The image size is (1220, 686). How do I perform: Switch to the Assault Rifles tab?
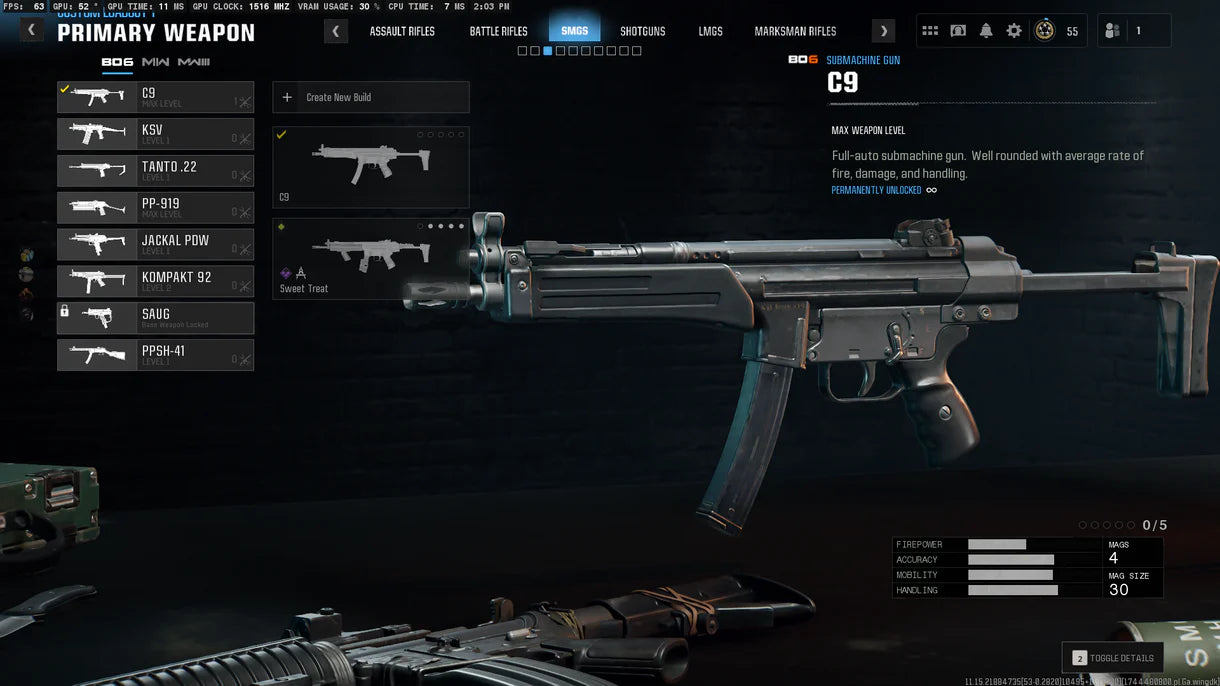click(402, 31)
